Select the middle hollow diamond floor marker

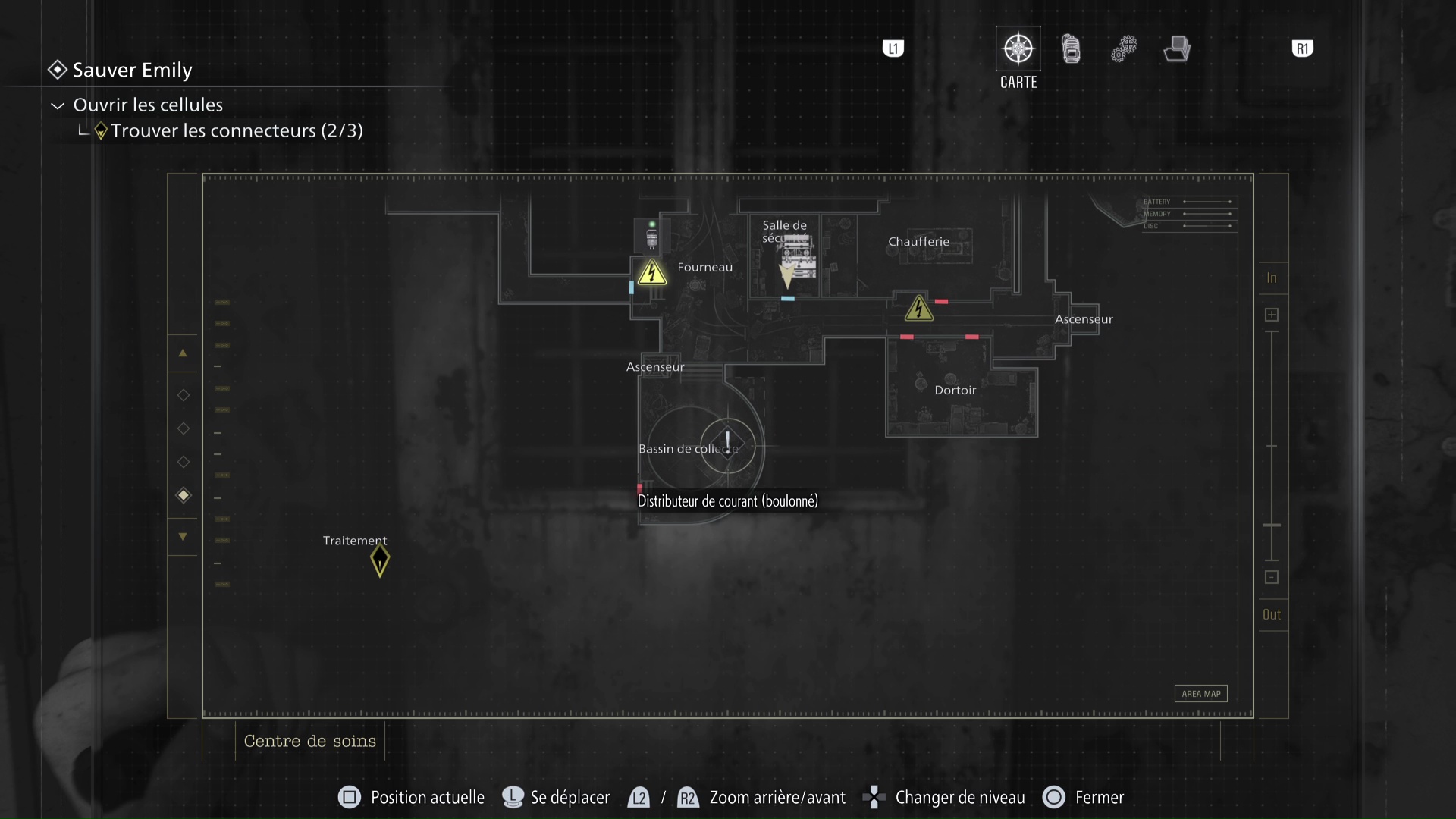click(183, 428)
